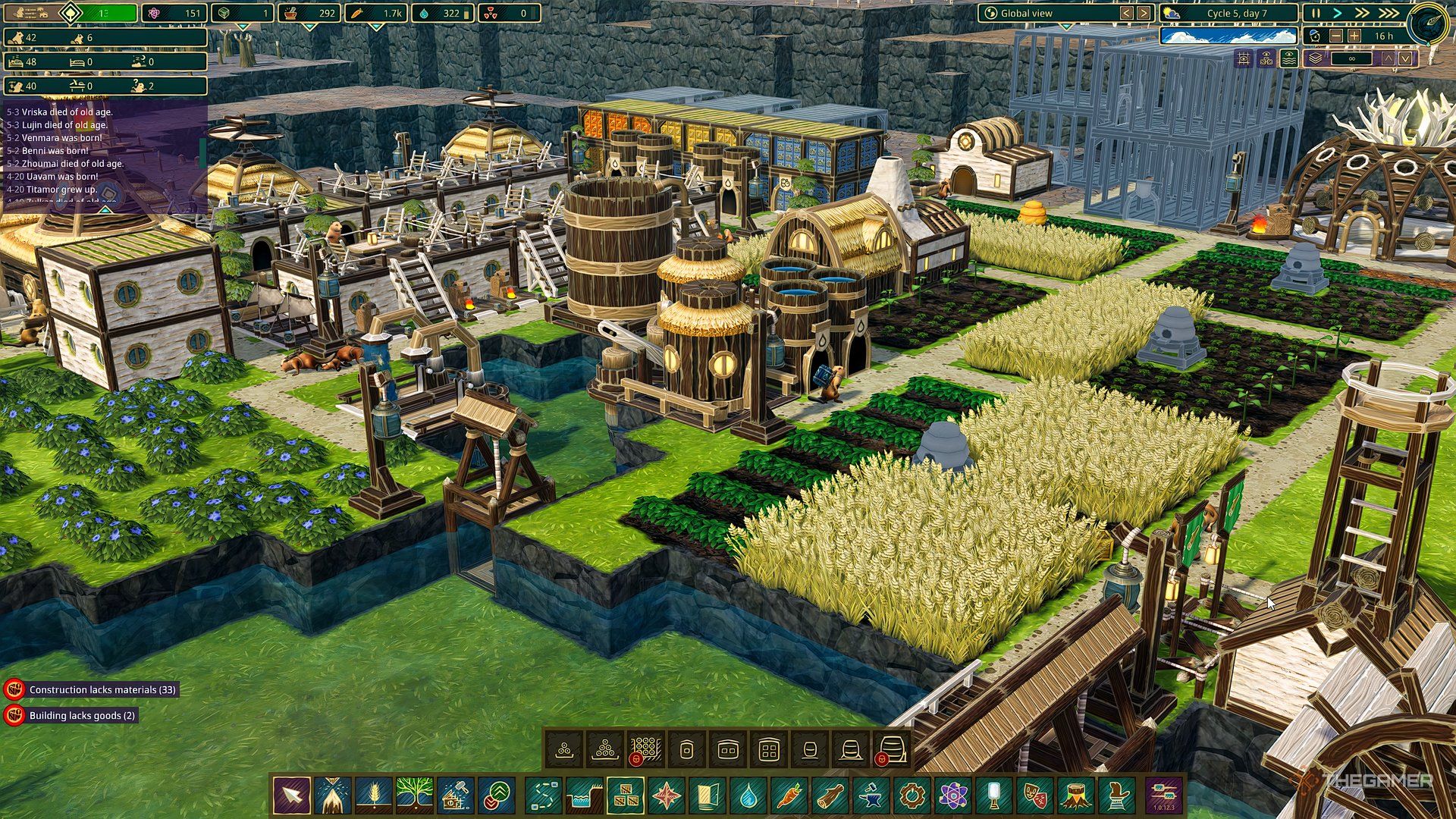Decrease working hours with minus button
This screenshot has width=1456, height=819.
(x=1336, y=36)
